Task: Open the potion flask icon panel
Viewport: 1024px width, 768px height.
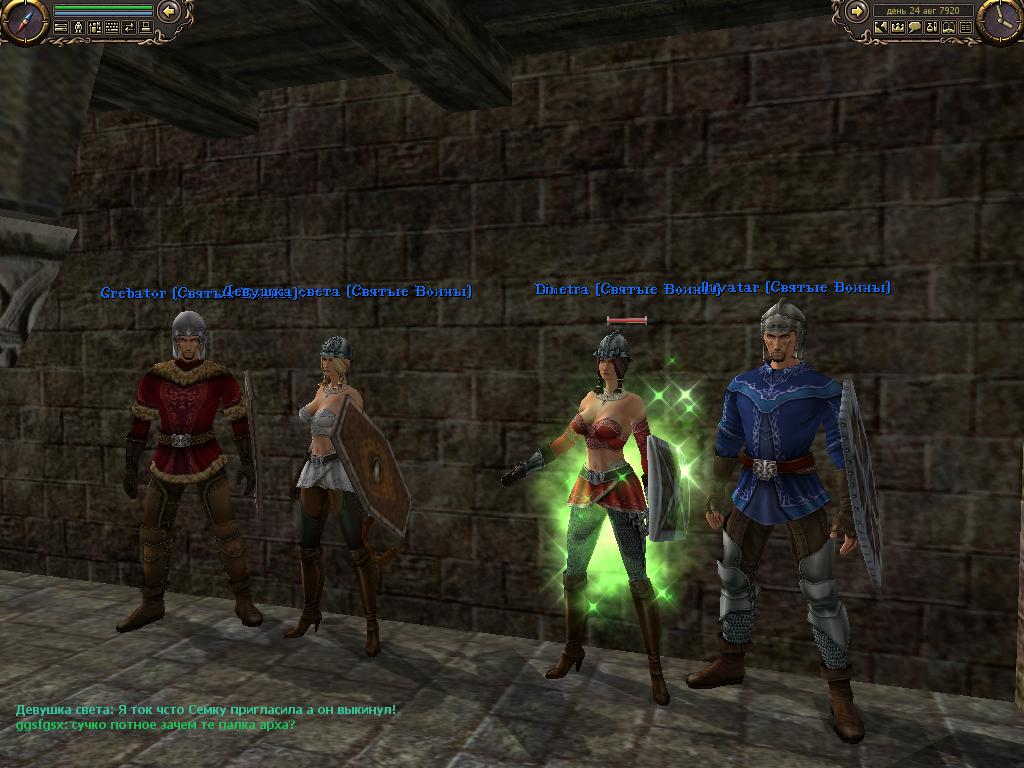Action: pyautogui.click(x=932, y=27)
